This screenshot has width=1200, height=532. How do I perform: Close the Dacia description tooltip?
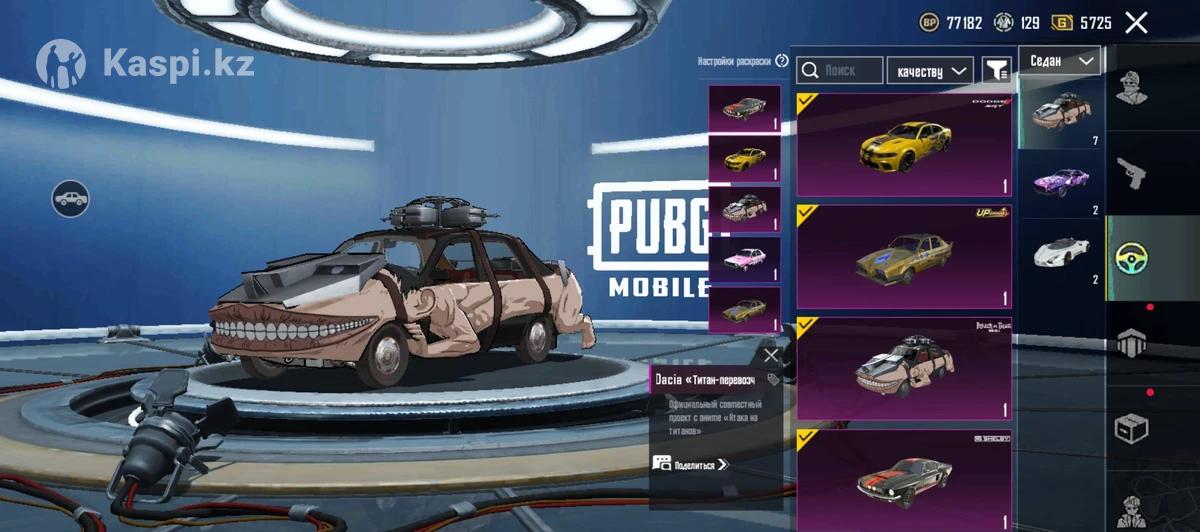click(770, 355)
